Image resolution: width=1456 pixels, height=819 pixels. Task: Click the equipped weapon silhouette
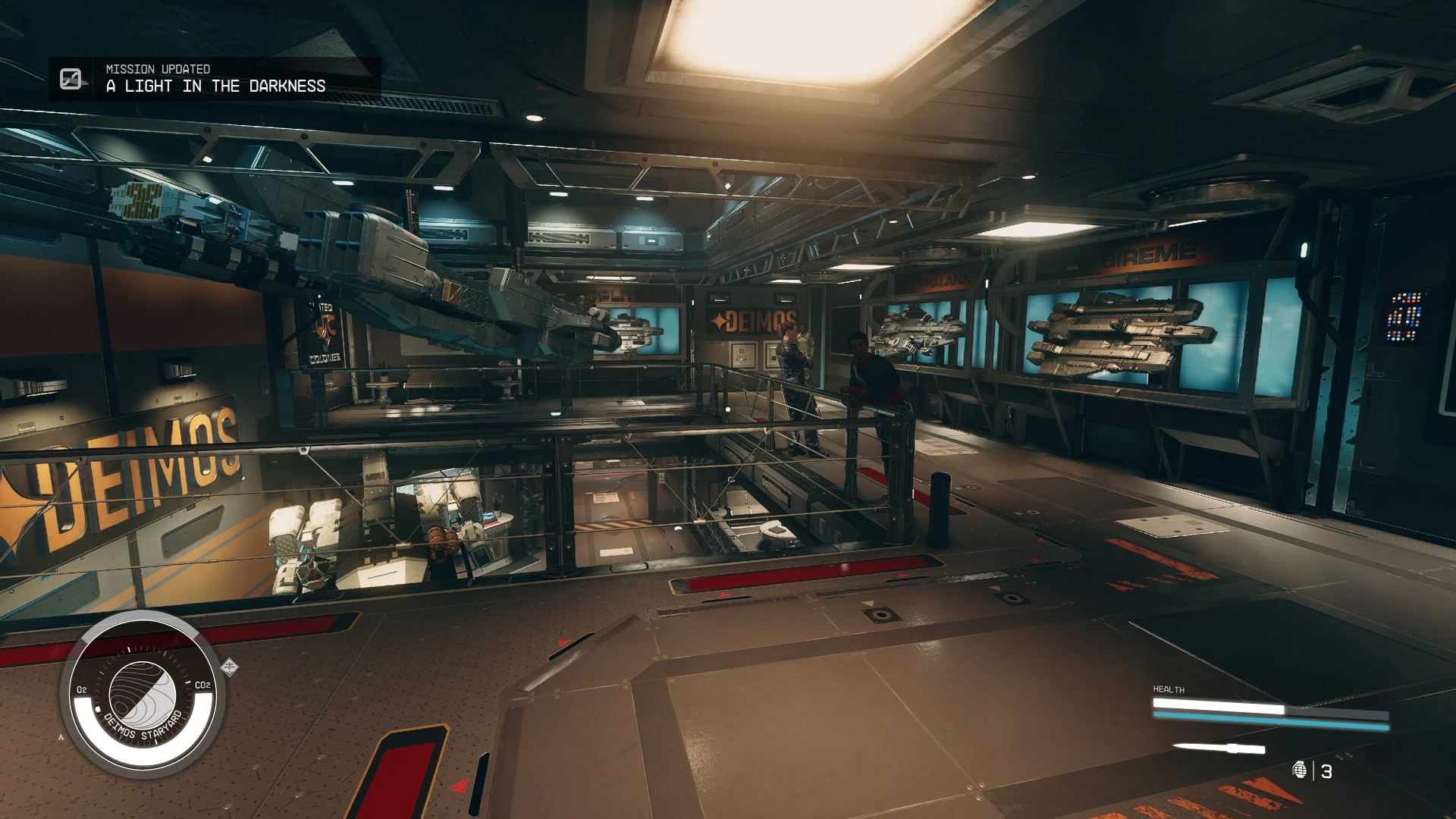1219,748
